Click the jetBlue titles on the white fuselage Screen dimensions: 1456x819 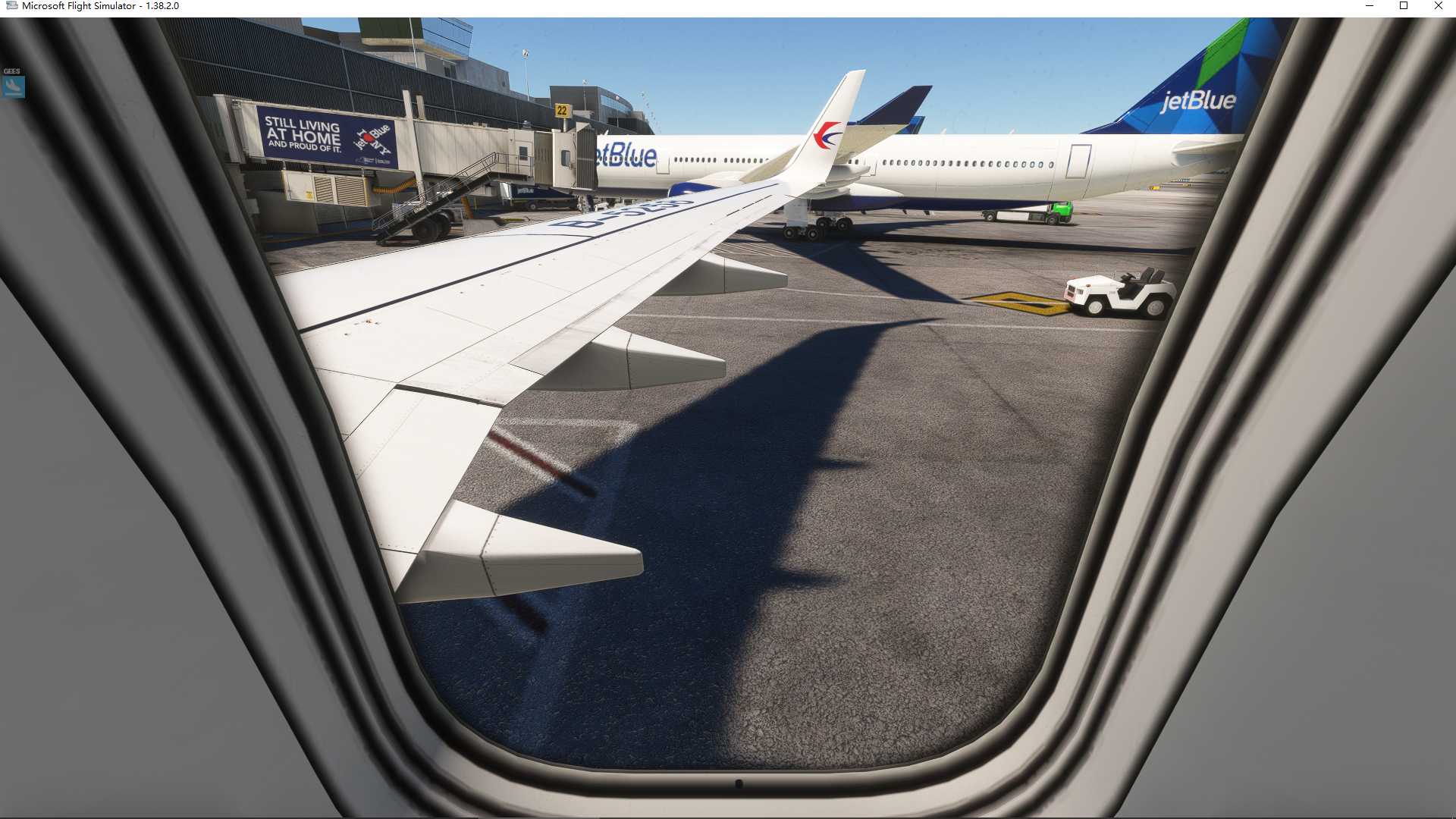(x=623, y=154)
